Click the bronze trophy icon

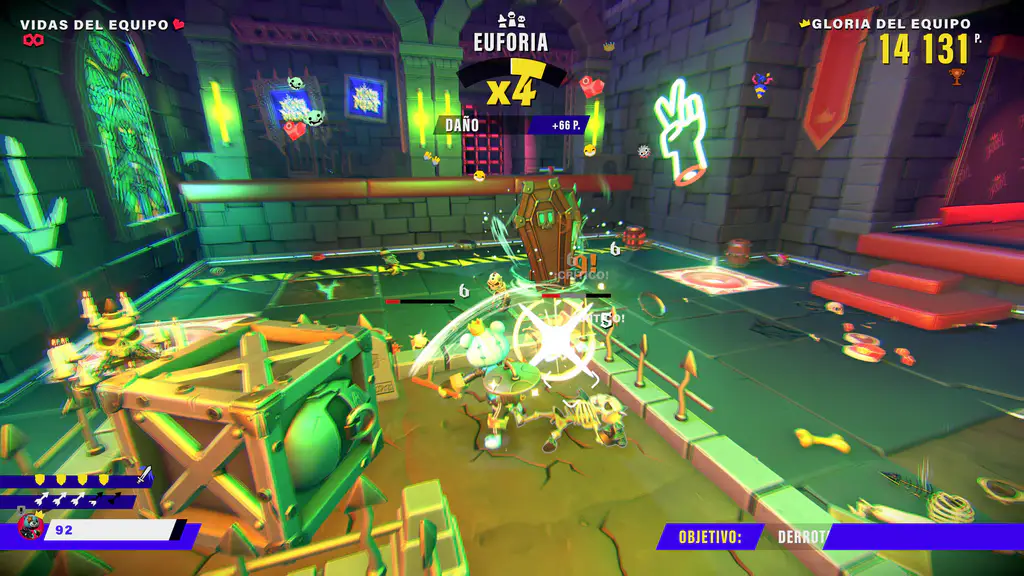pyautogui.click(x=957, y=75)
